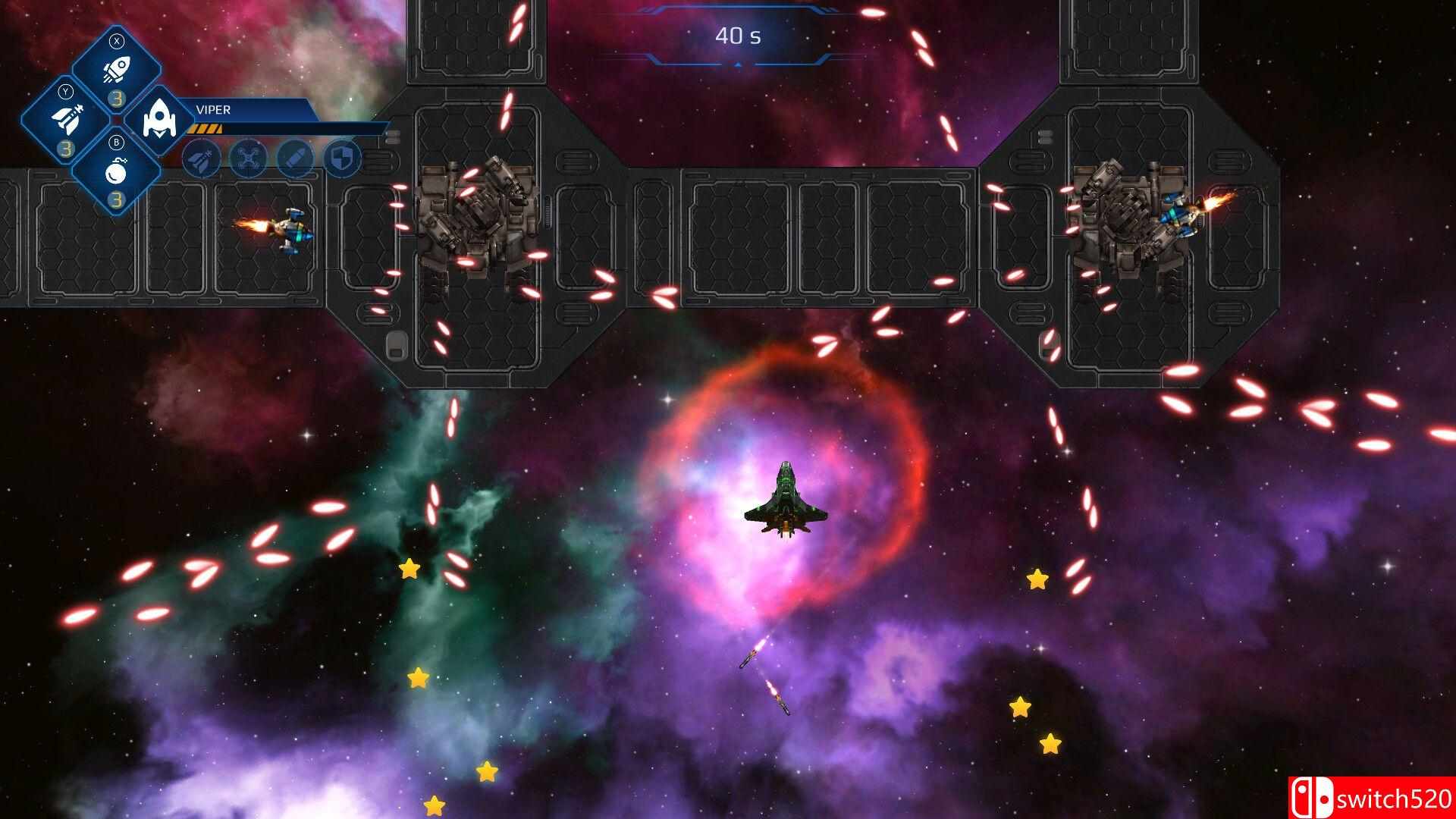The image size is (1456, 819).
Task: Open the shield upgrade slot icon
Action: pyautogui.click(x=341, y=159)
